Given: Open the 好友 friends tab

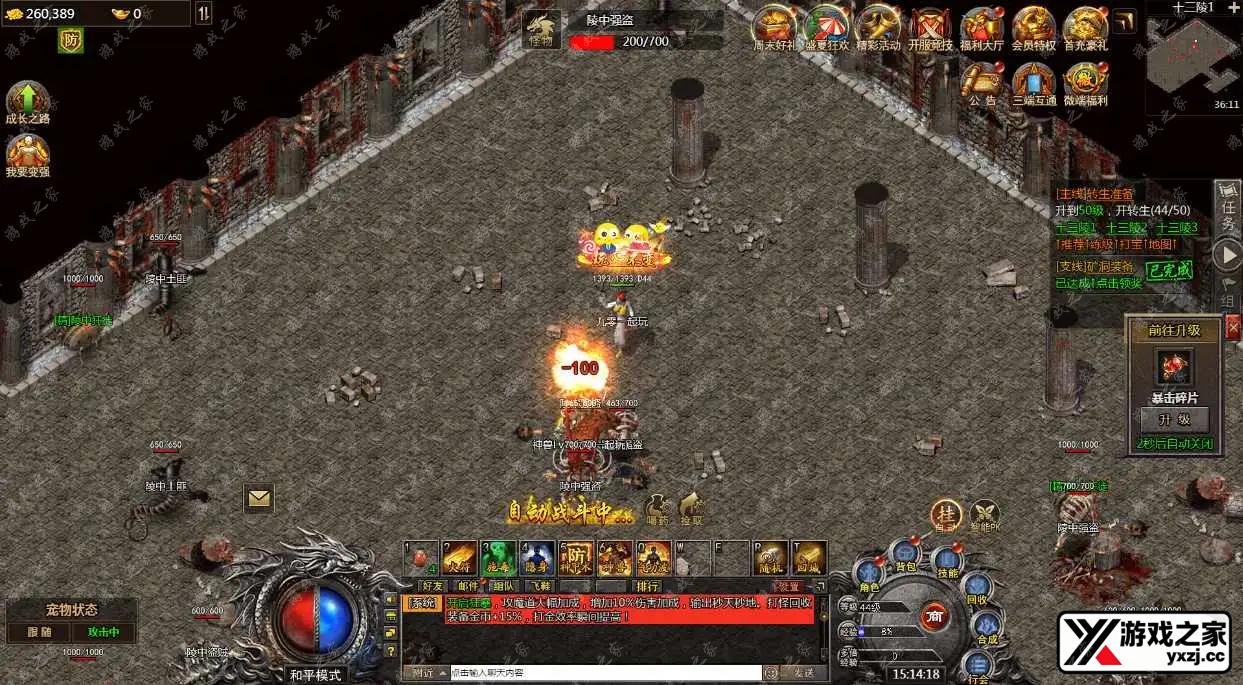Looking at the screenshot, I should click(433, 586).
